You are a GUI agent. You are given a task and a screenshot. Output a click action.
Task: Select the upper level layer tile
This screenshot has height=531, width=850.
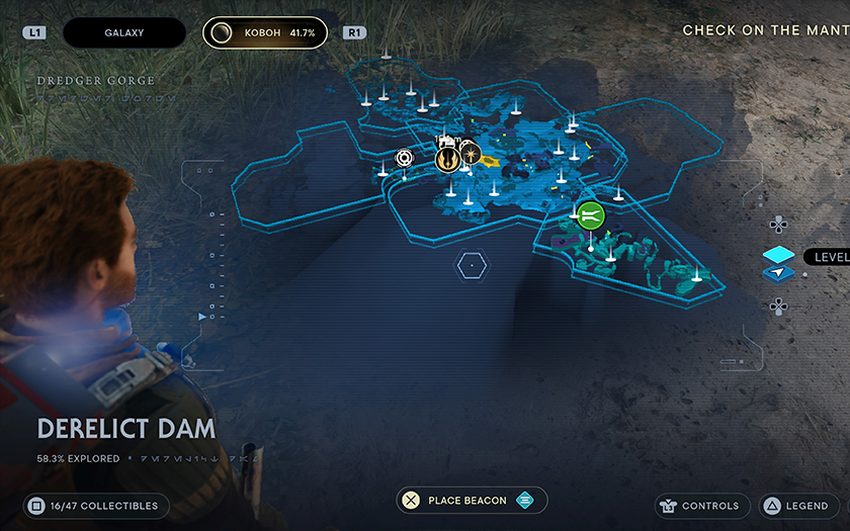pyautogui.click(x=778, y=255)
